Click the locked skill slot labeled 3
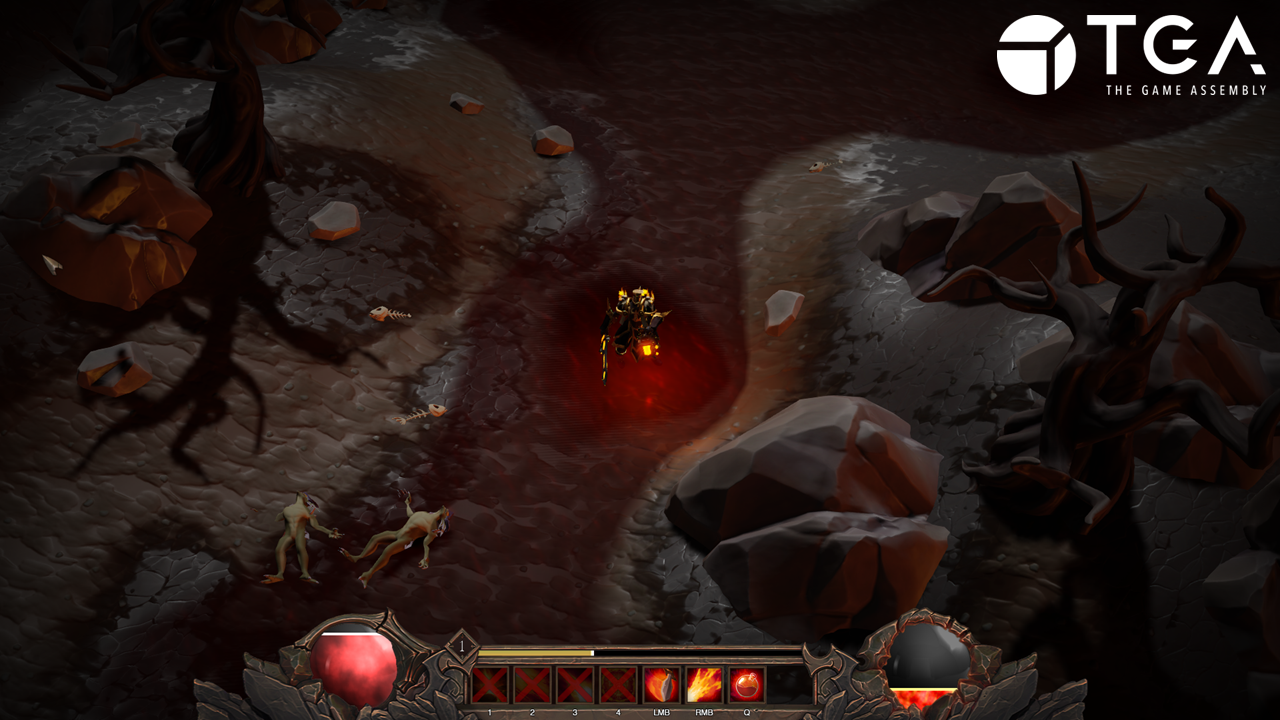This screenshot has width=1280, height=720. click(575, 685)
